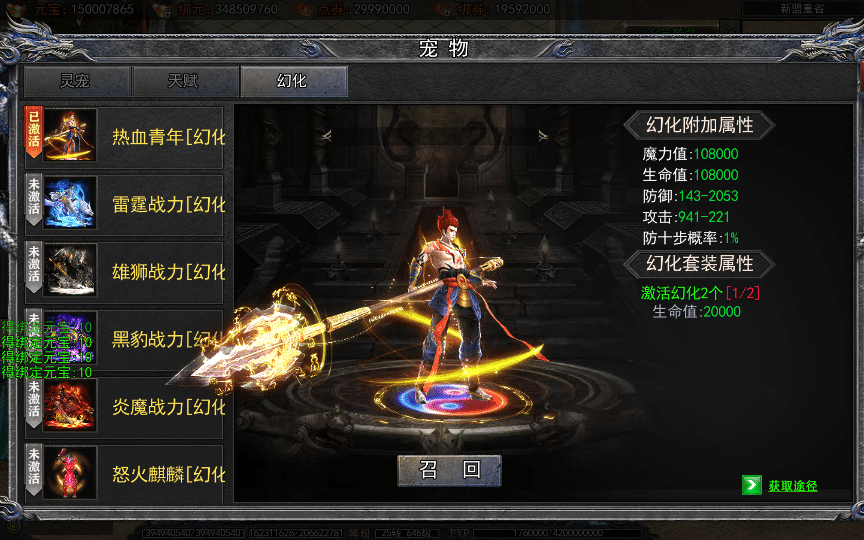
Task: Open the 获取途径 link
Action: click(x=792, y=486)
